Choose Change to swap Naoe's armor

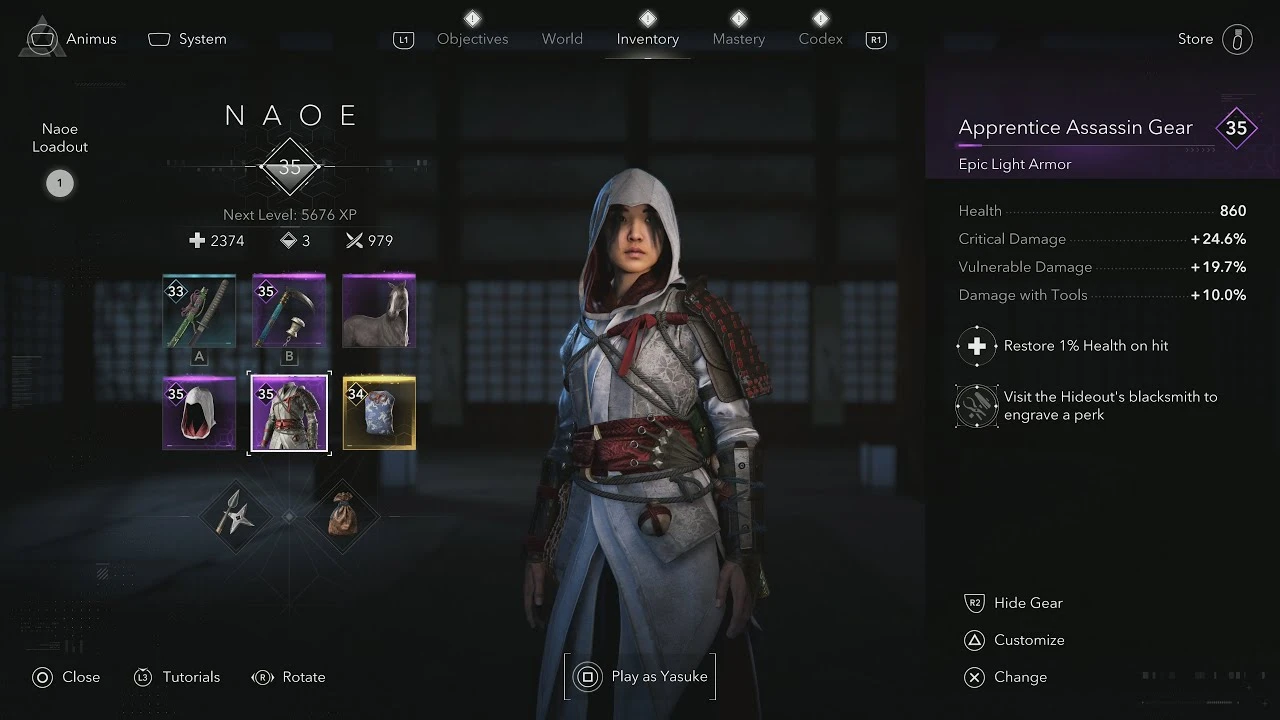click(x=1020, y=677)
